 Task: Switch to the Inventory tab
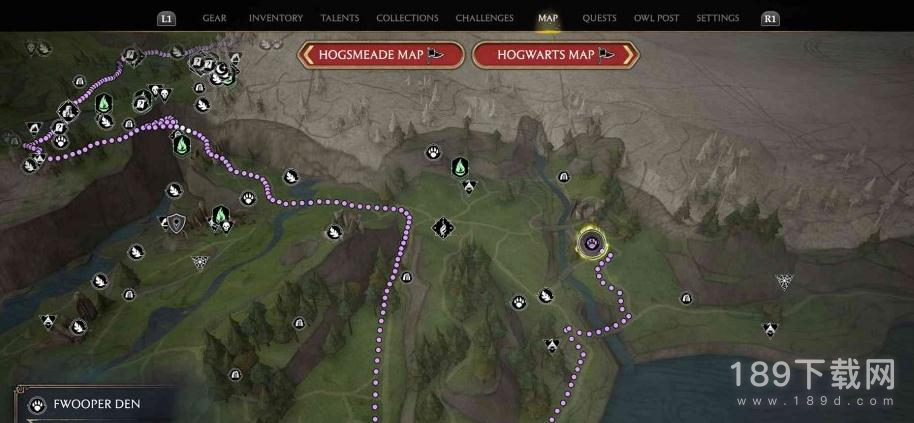tap(275, 18)
